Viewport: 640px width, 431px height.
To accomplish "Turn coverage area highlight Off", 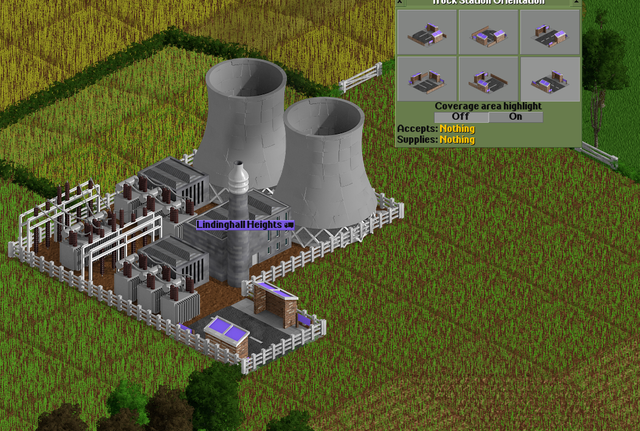I will [461, 116].
